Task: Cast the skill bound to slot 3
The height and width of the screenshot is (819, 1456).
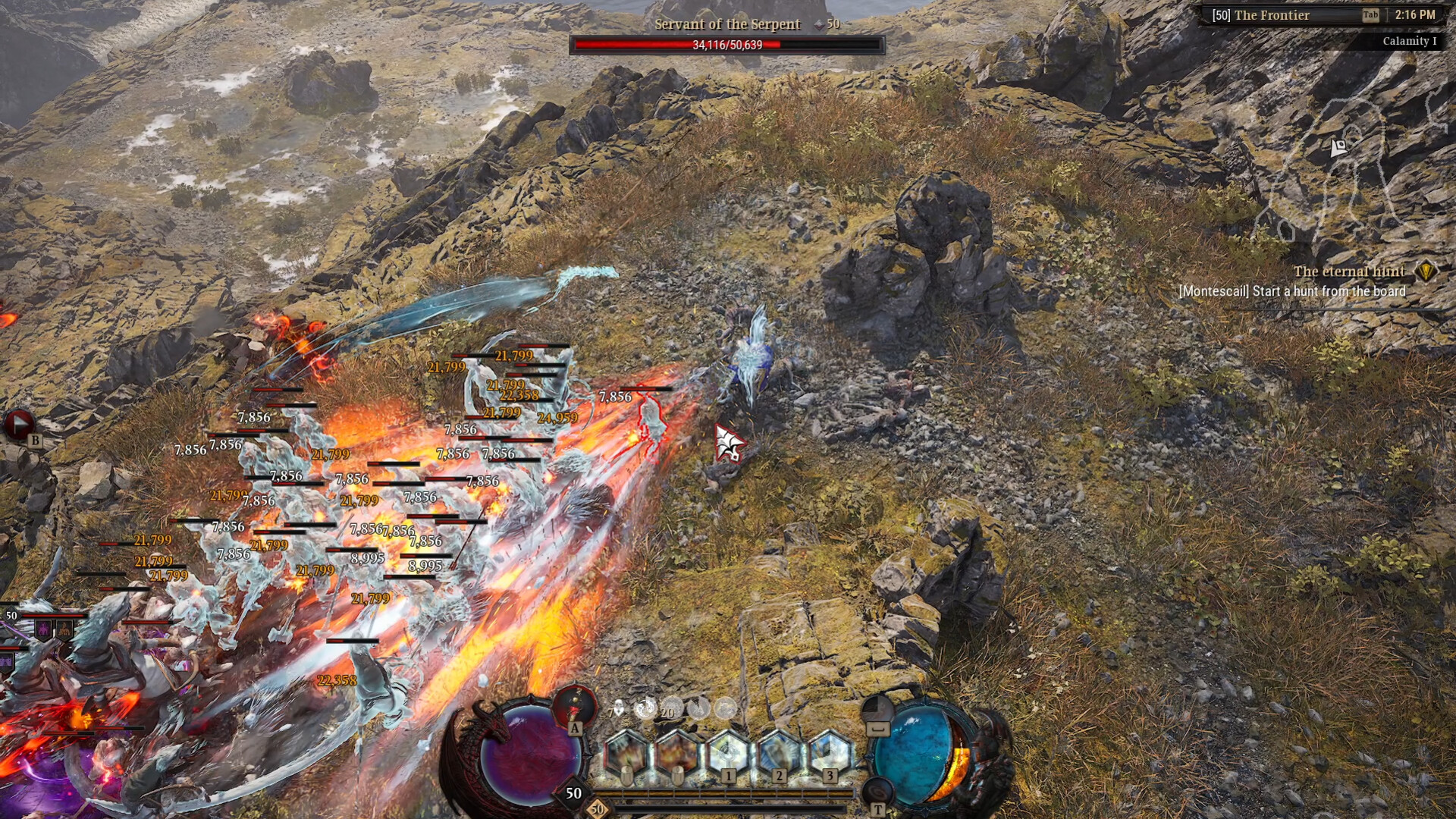Action: (x=830, y=754)
